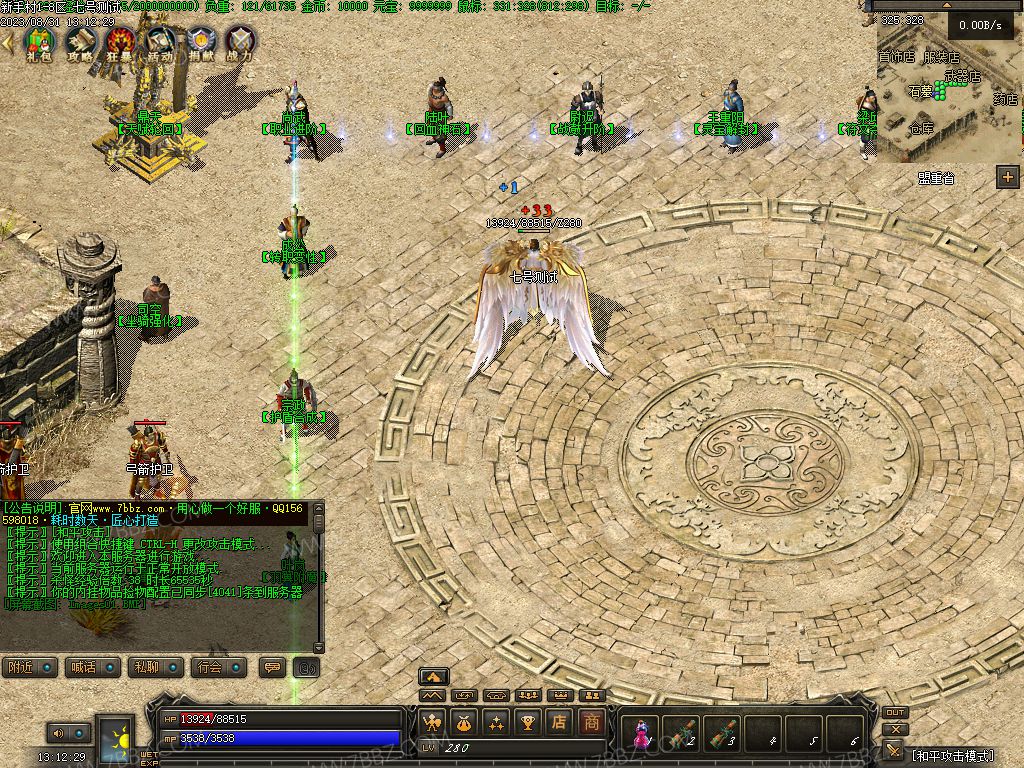This screenshot has height=768, width=1024.
Task: Open the 攻略 strategy guide scroll
Action: click(80, 43)
